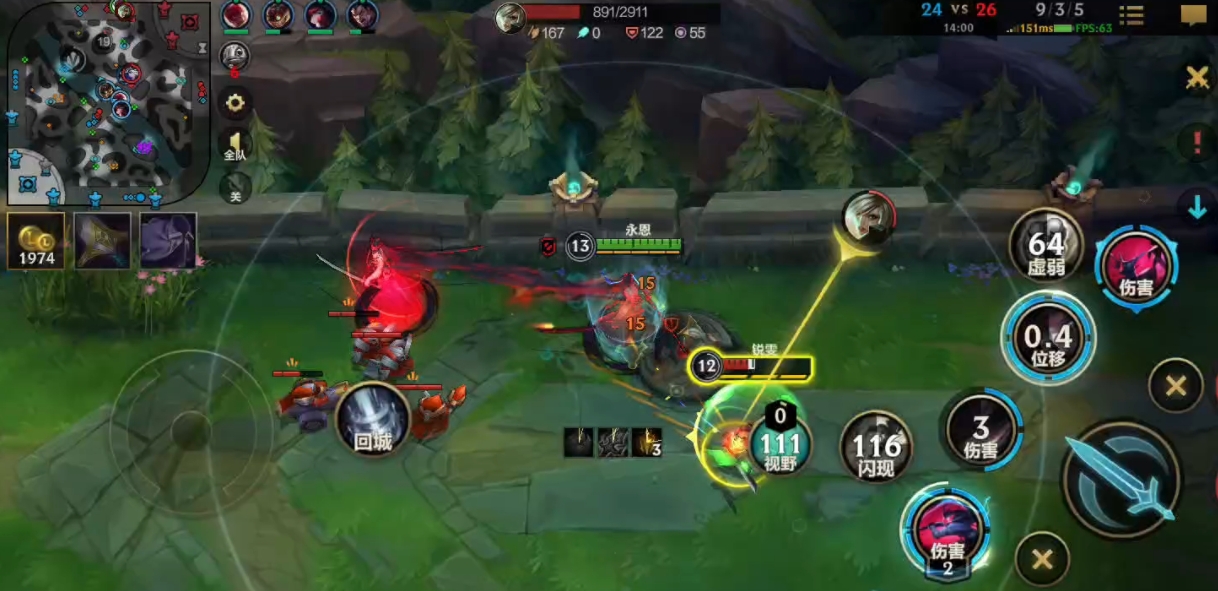Buy the recommended purple cloak item
The width and height of the screenshot is (1218, 591).
(x=168, y=241)
